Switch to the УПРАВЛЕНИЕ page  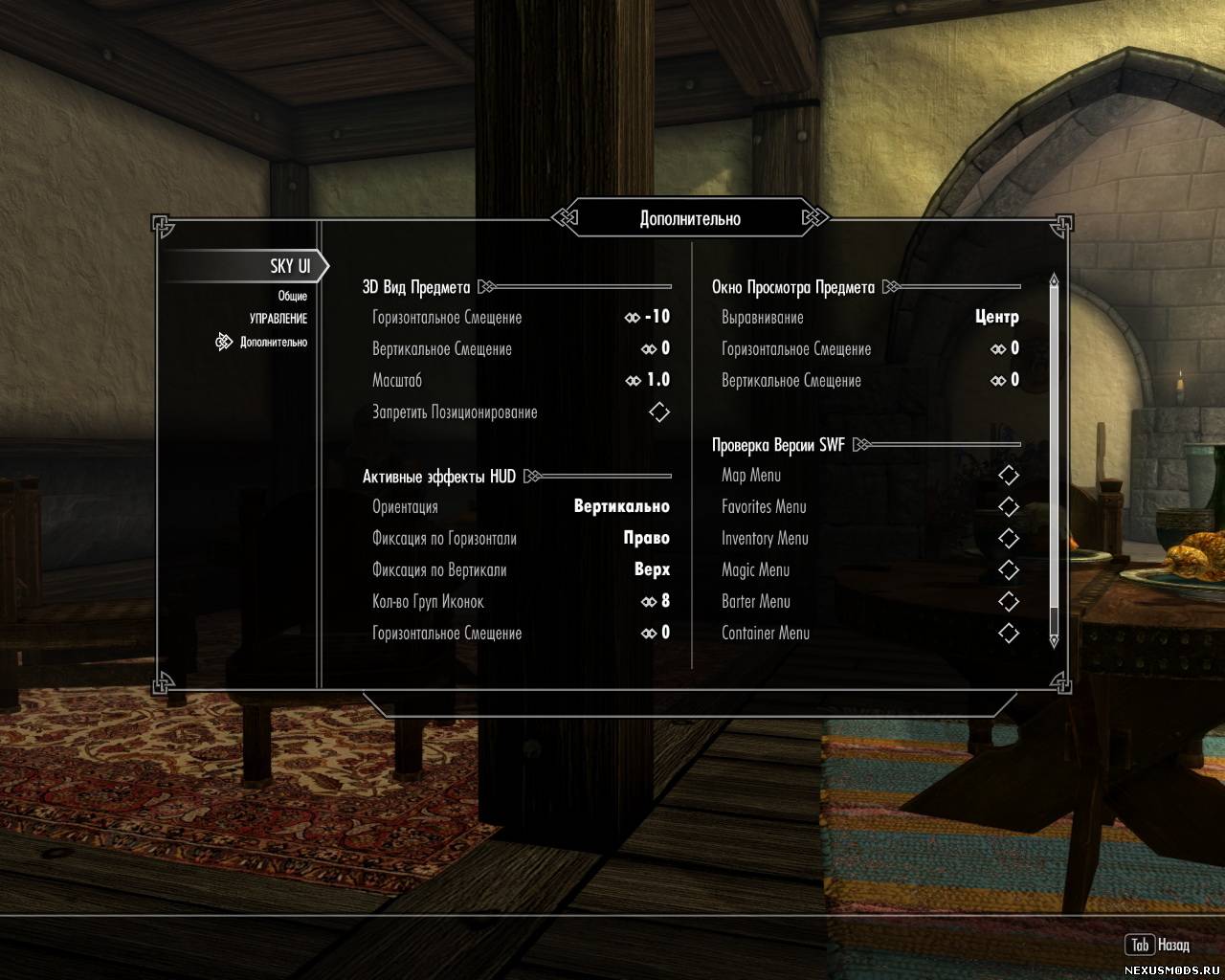tap(278, 319)
